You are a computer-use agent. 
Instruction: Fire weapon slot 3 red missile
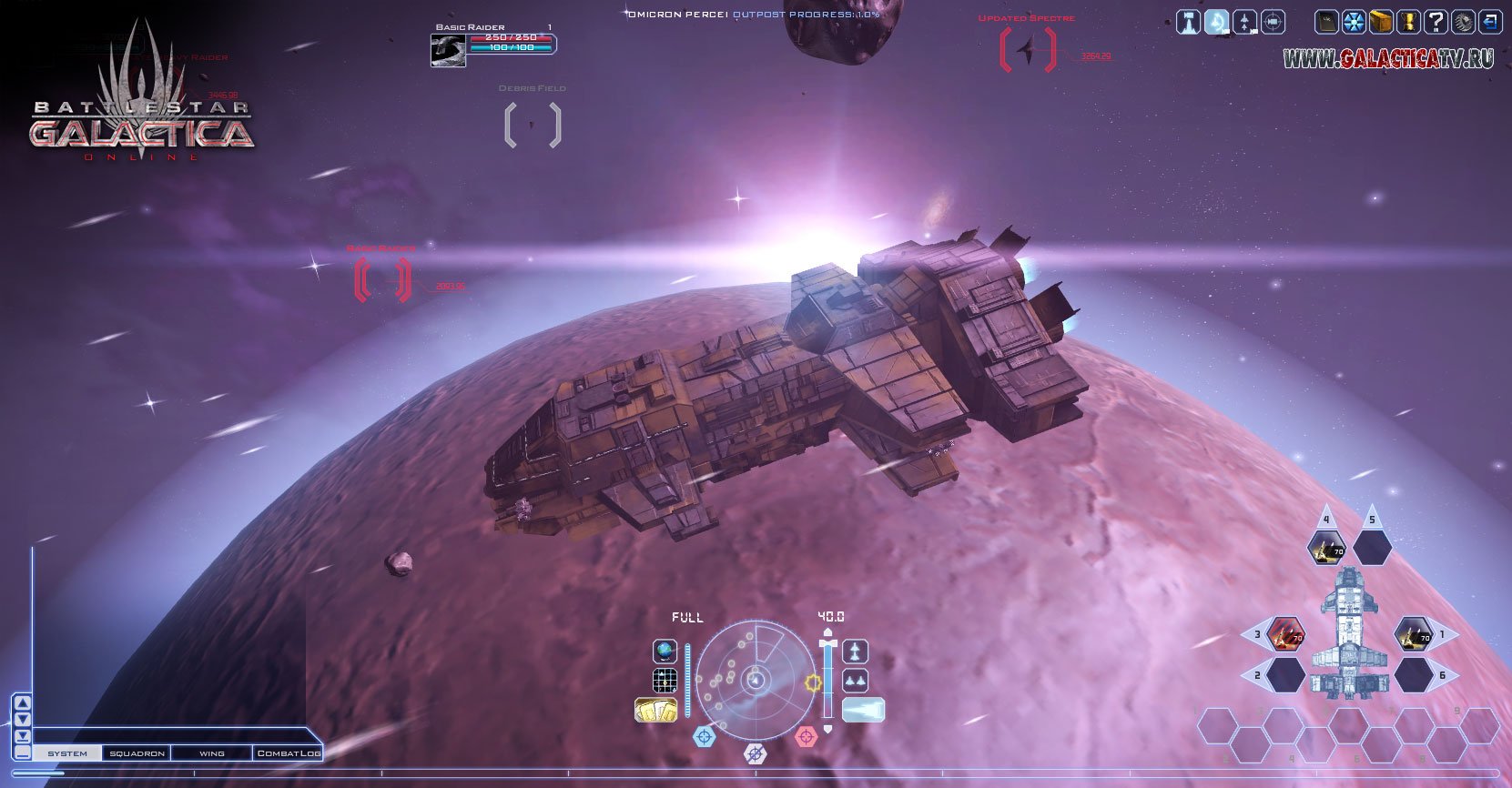(x=1286, y=634)
